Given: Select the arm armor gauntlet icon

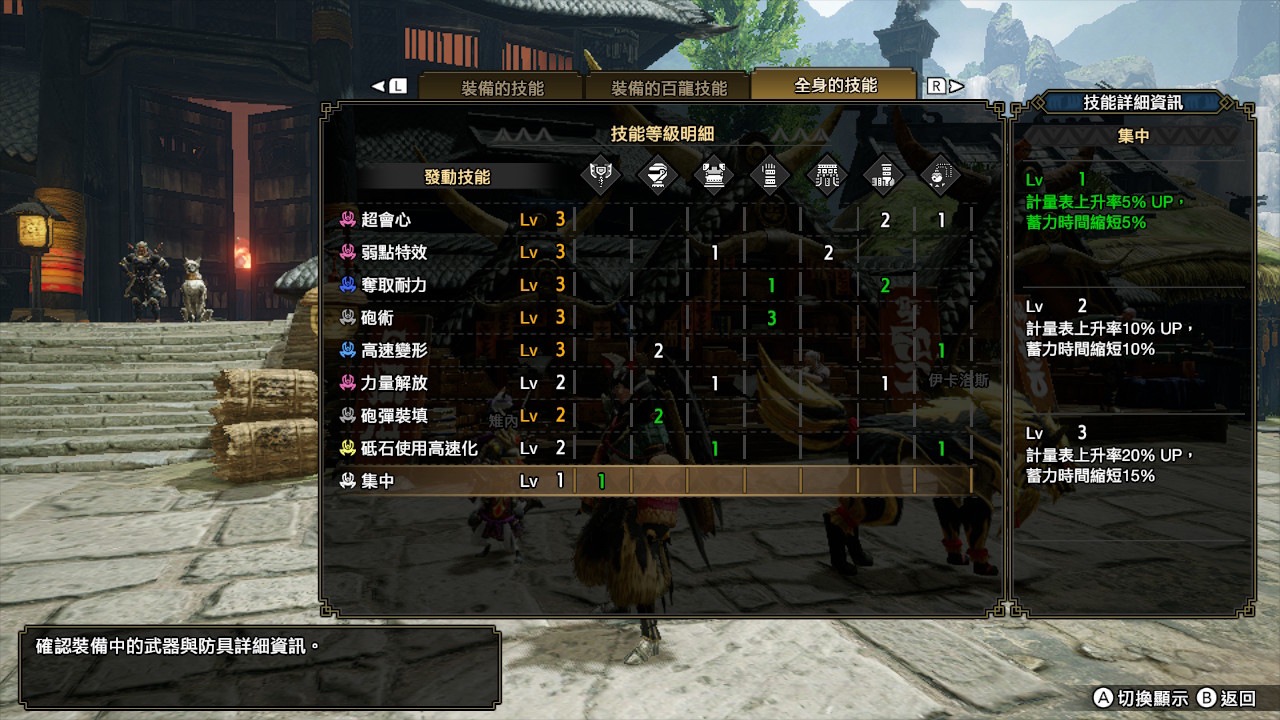Looking at the screenshot, I should [769, 174].
